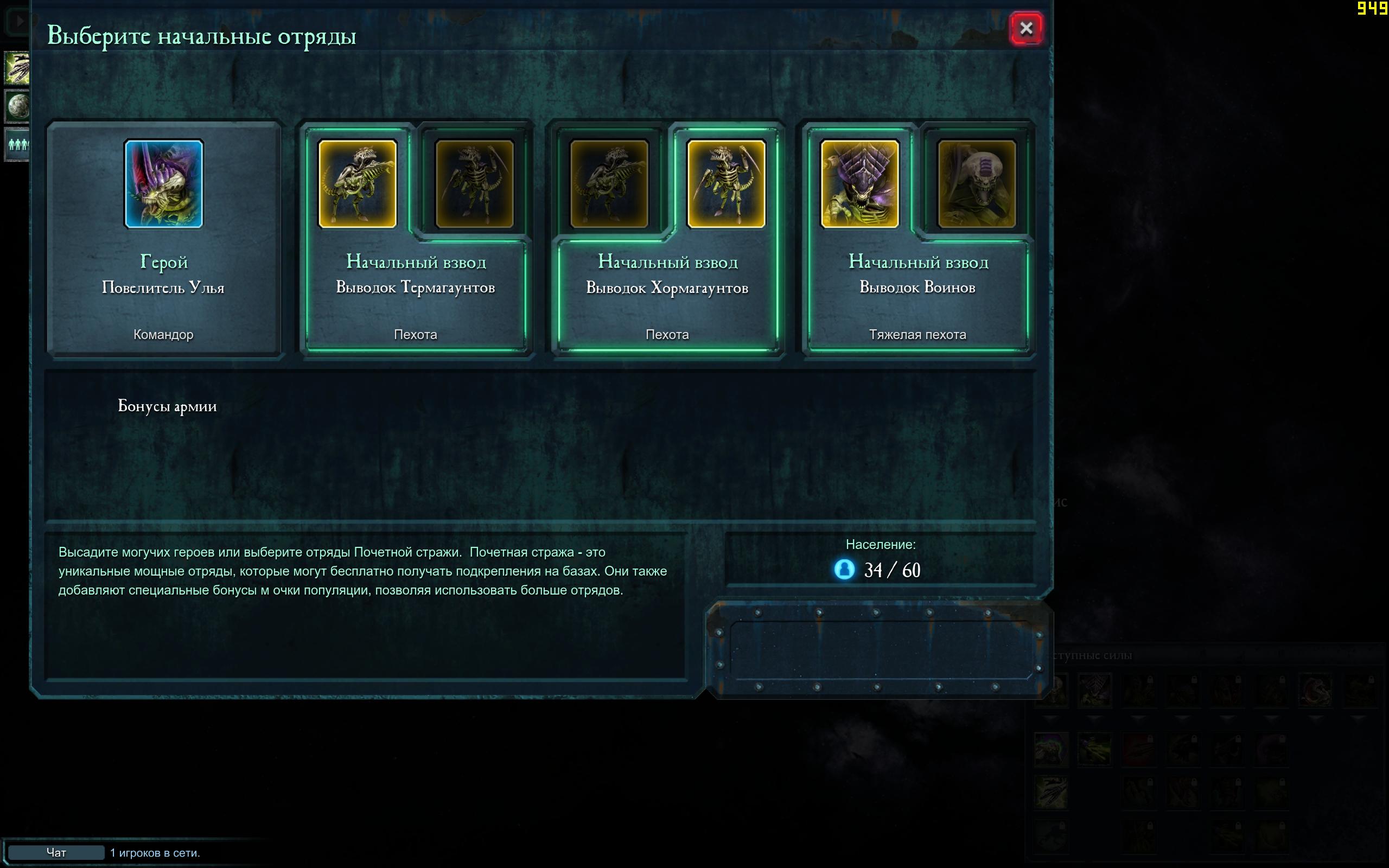This screenshot has width=1389, height=868.
Task: Open the planet icon on the left sidebar
Action: tap(18, 106)
